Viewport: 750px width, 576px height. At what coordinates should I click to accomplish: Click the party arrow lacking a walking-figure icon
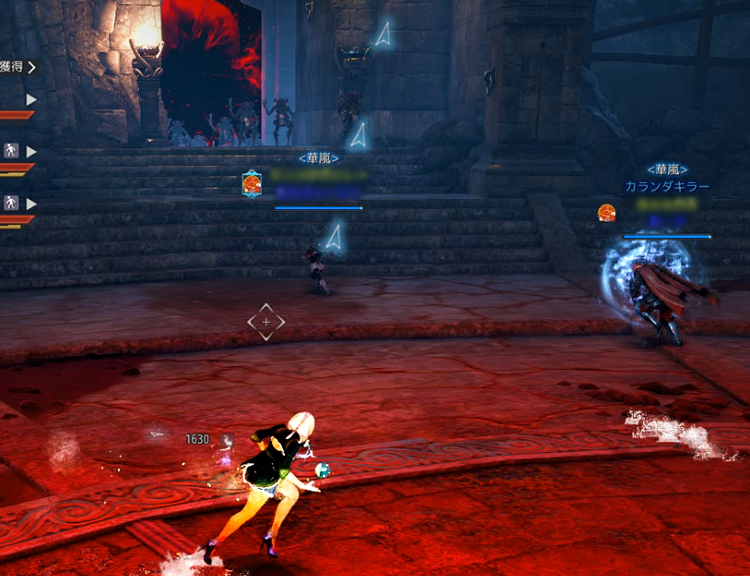pyautogui.click(x=31, y=100)
